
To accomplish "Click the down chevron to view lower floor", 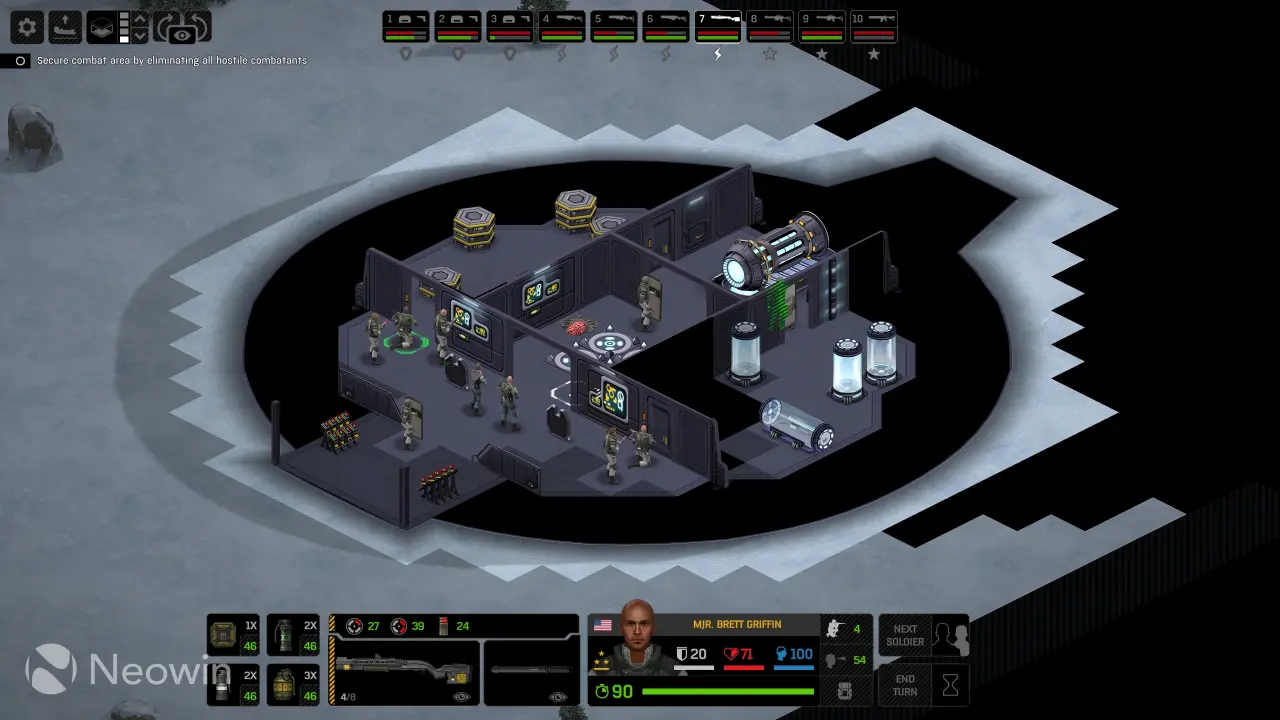I will click(140, 36).
